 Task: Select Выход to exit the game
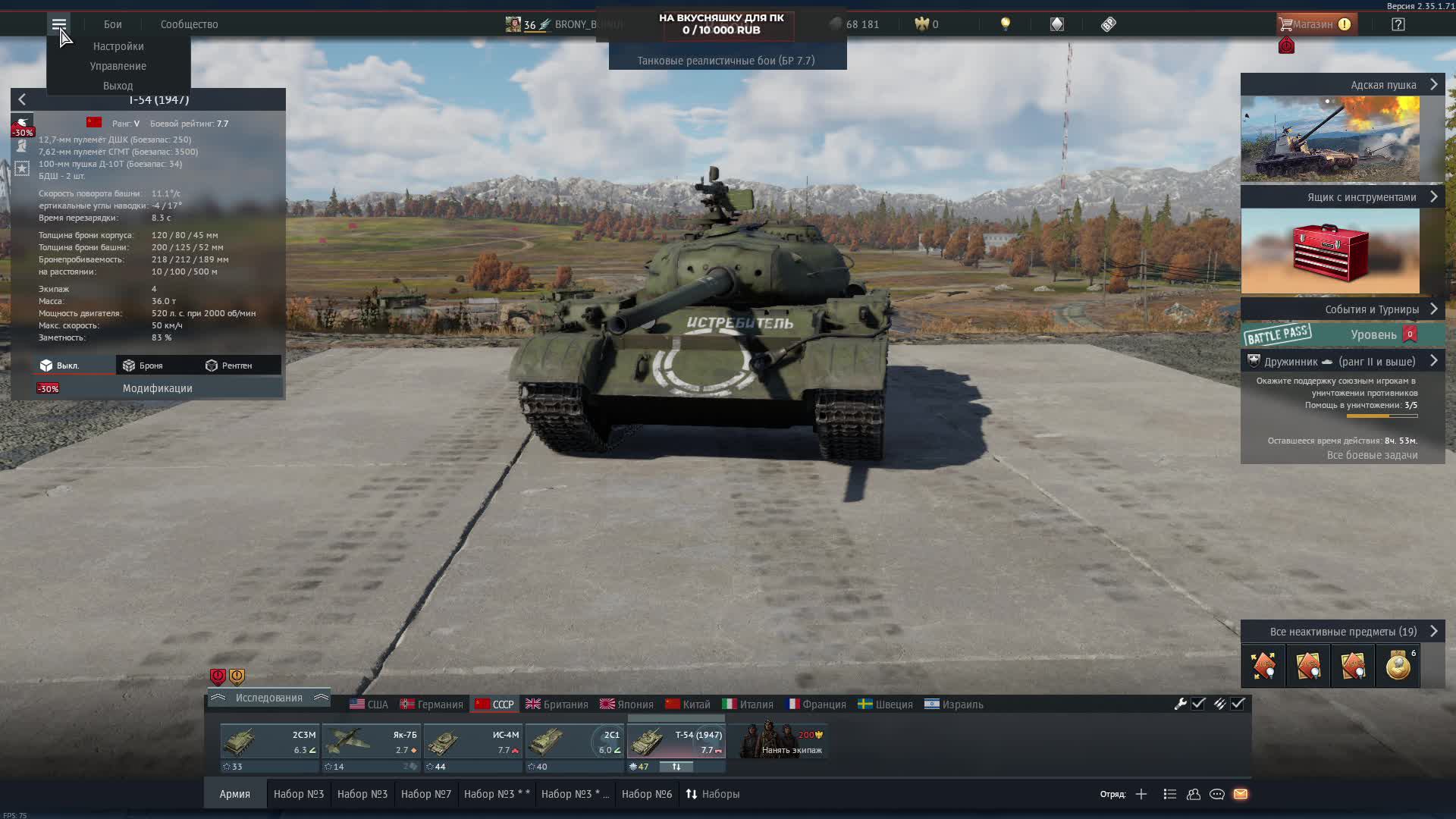[118, 86]
